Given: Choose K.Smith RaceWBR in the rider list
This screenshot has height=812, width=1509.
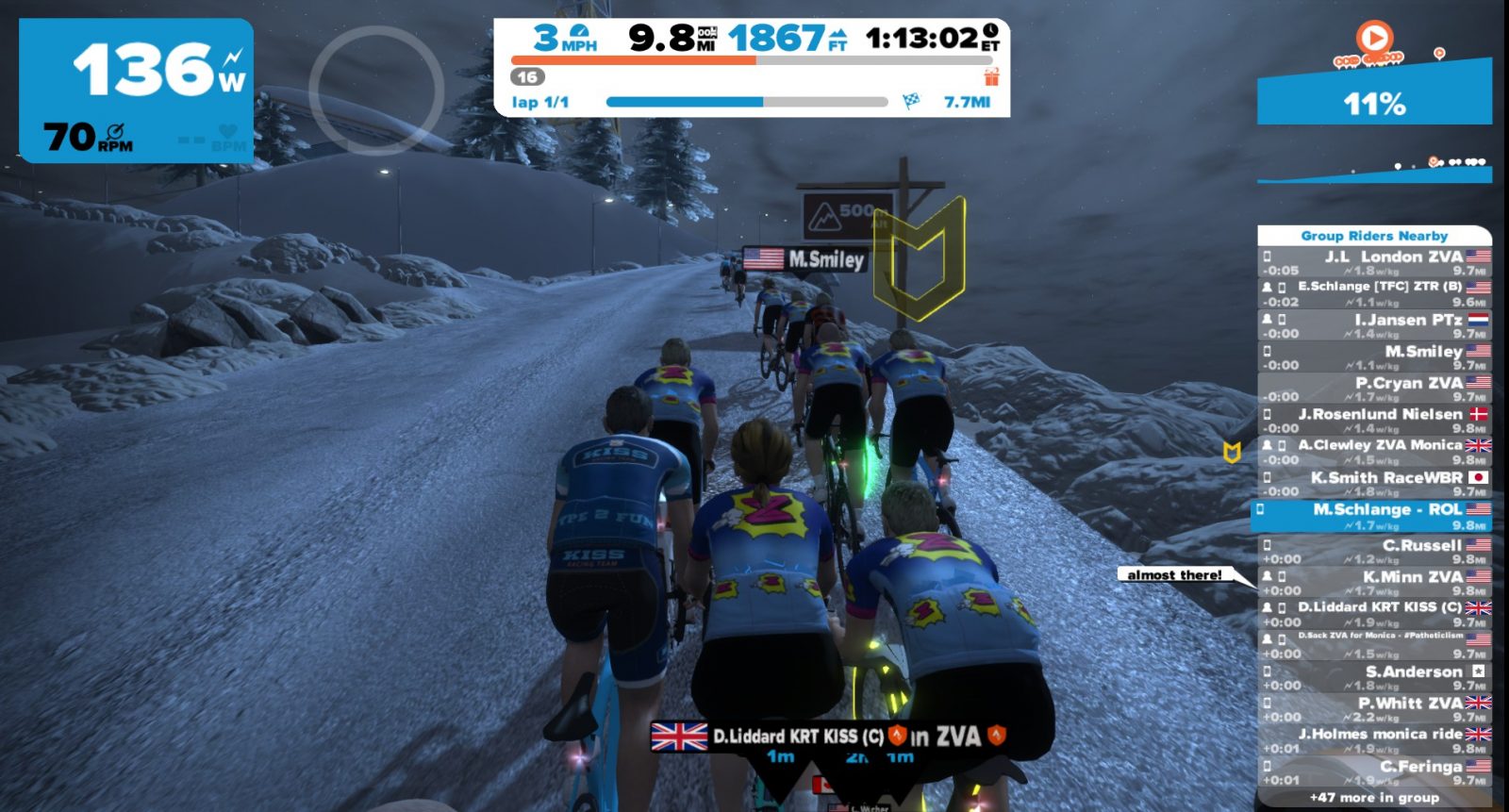Looking at the screenshot, I should (1375, 483).
